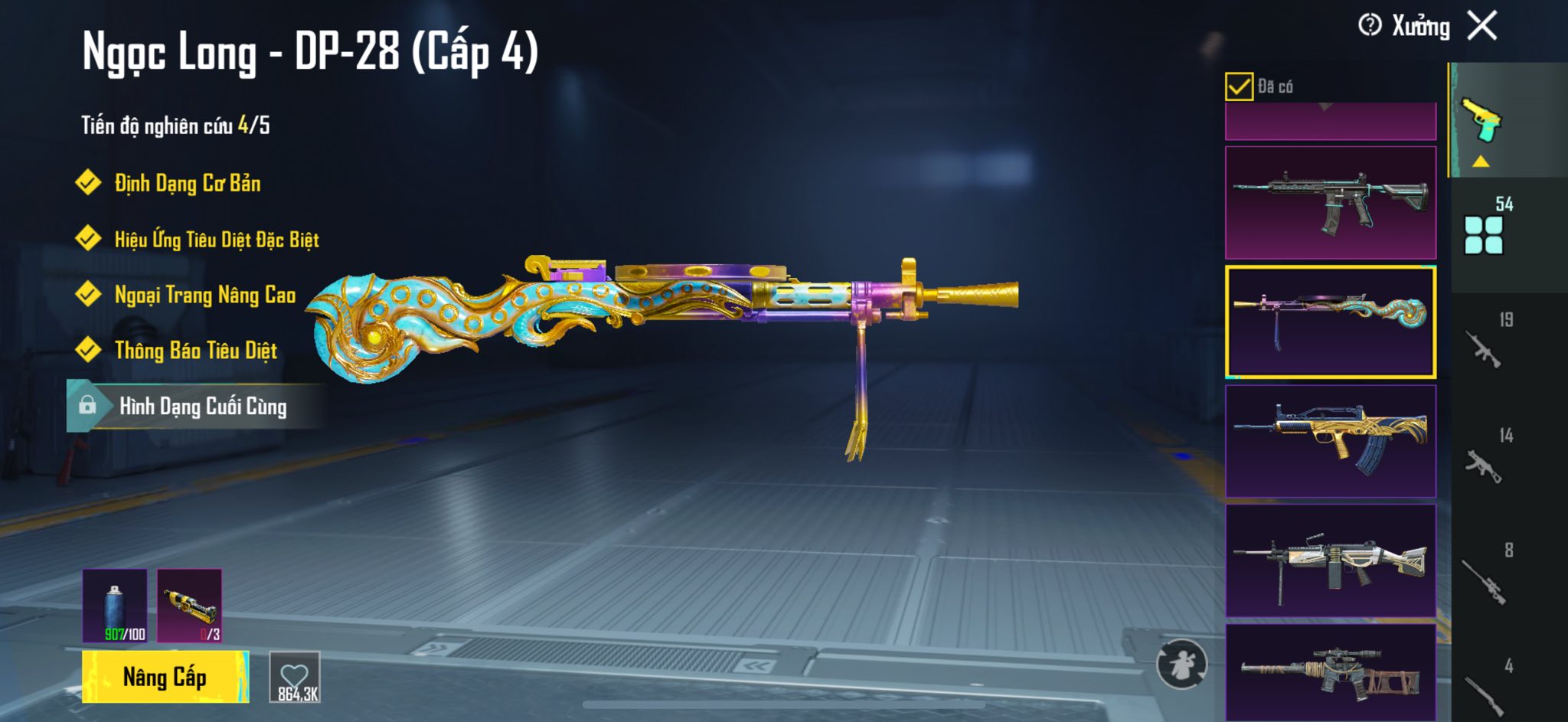Close the weapon workshop screen
The height and width of the screenshot is (722, 1568).
pyautogui.click(x=1481, y=26)
